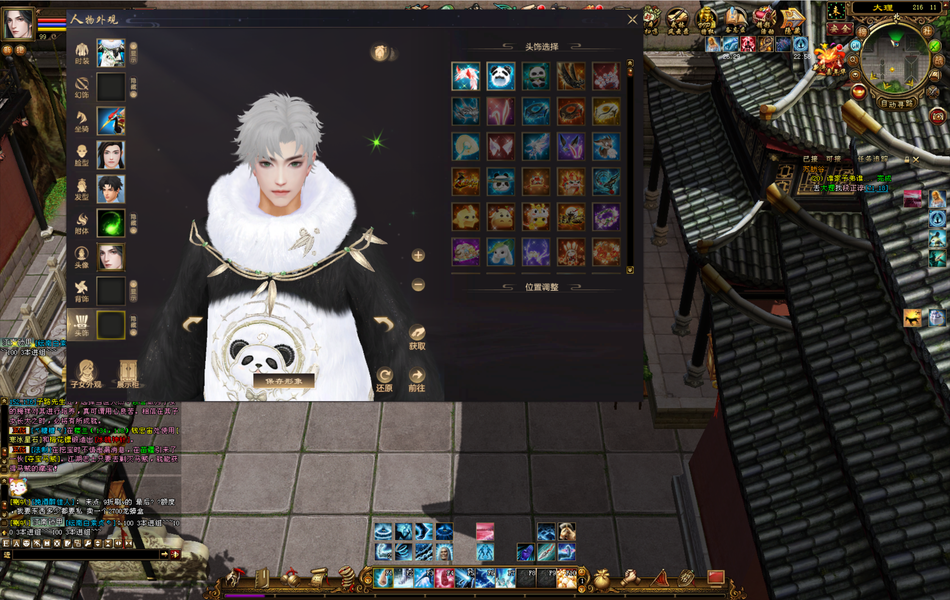The image size is (950, 600).
Task: Open the 附体 green spirit slot
Action: [111, 223]
